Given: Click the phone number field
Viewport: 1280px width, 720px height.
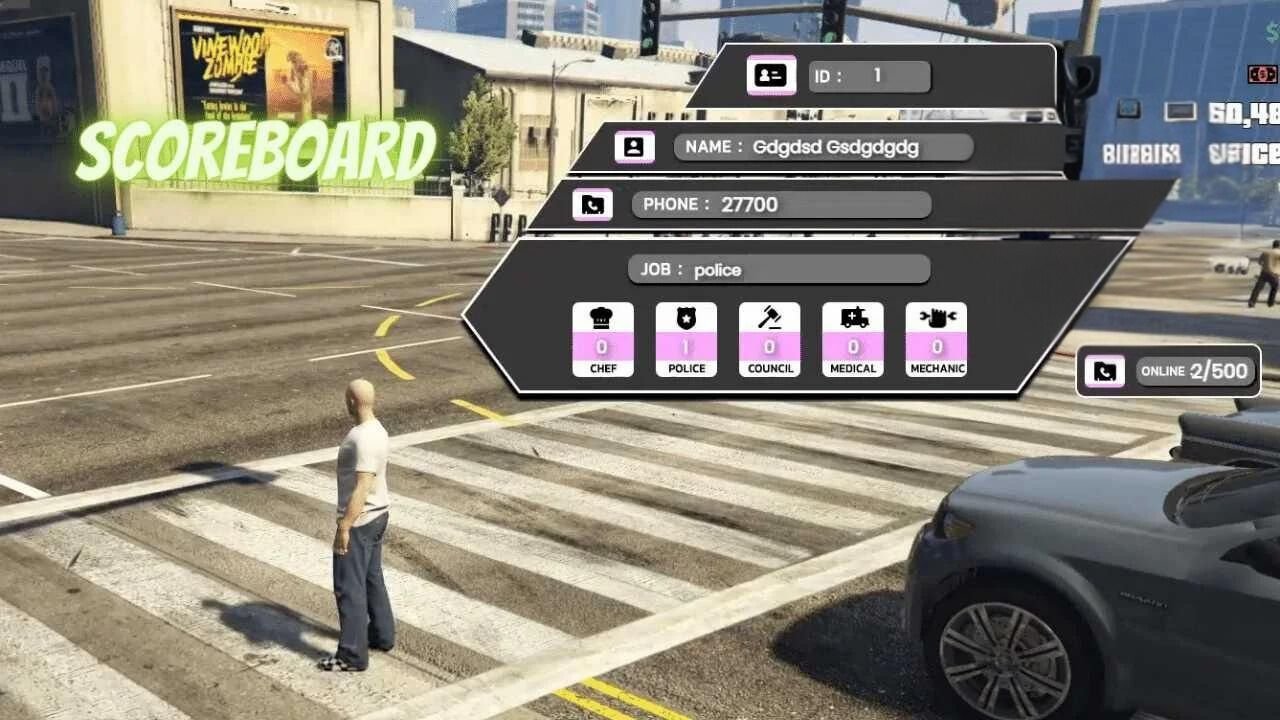Looking at the screenshot, I should [781, 205].
